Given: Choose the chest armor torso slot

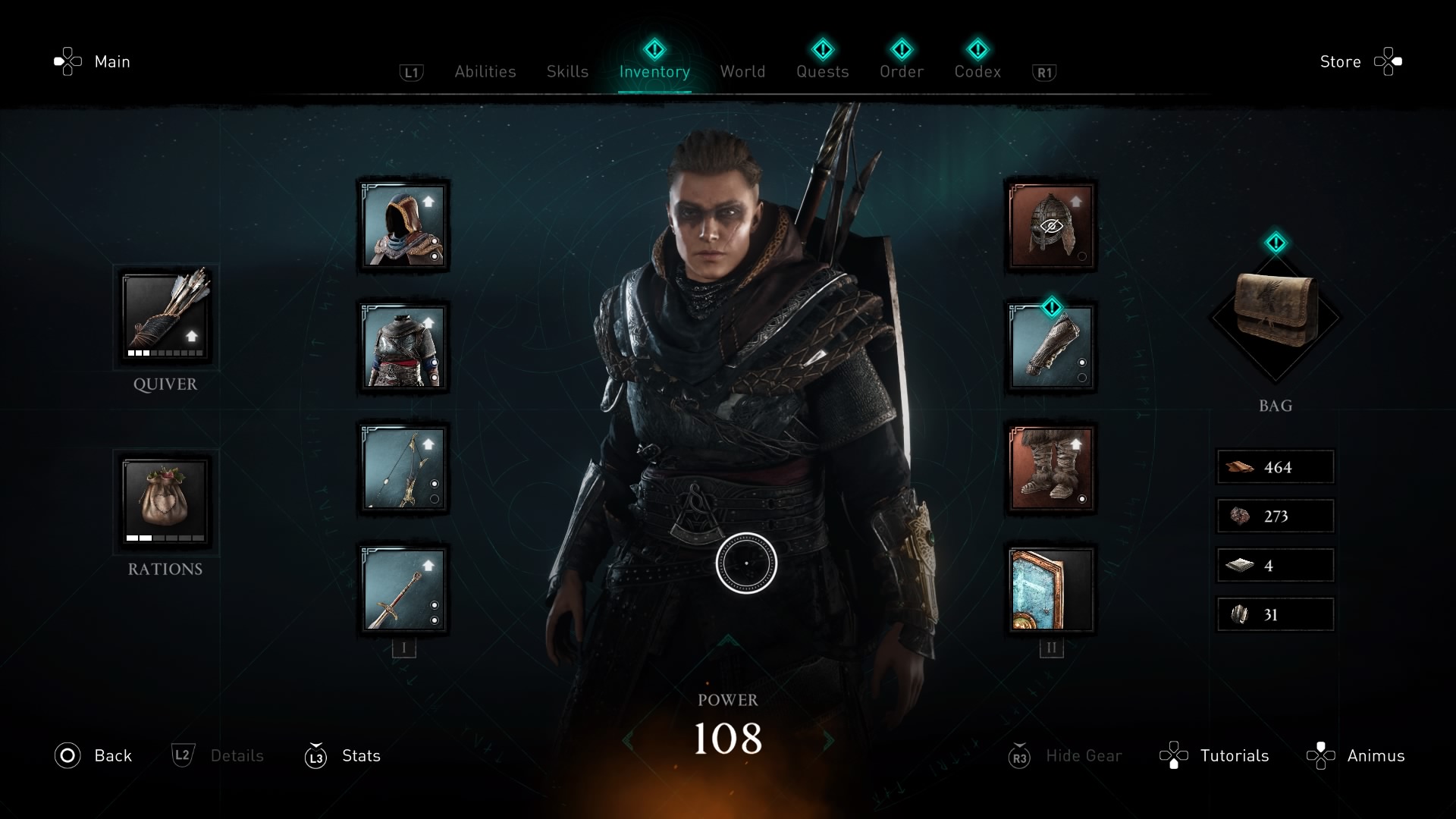Looking at the screenshot, I should [403, 347].
